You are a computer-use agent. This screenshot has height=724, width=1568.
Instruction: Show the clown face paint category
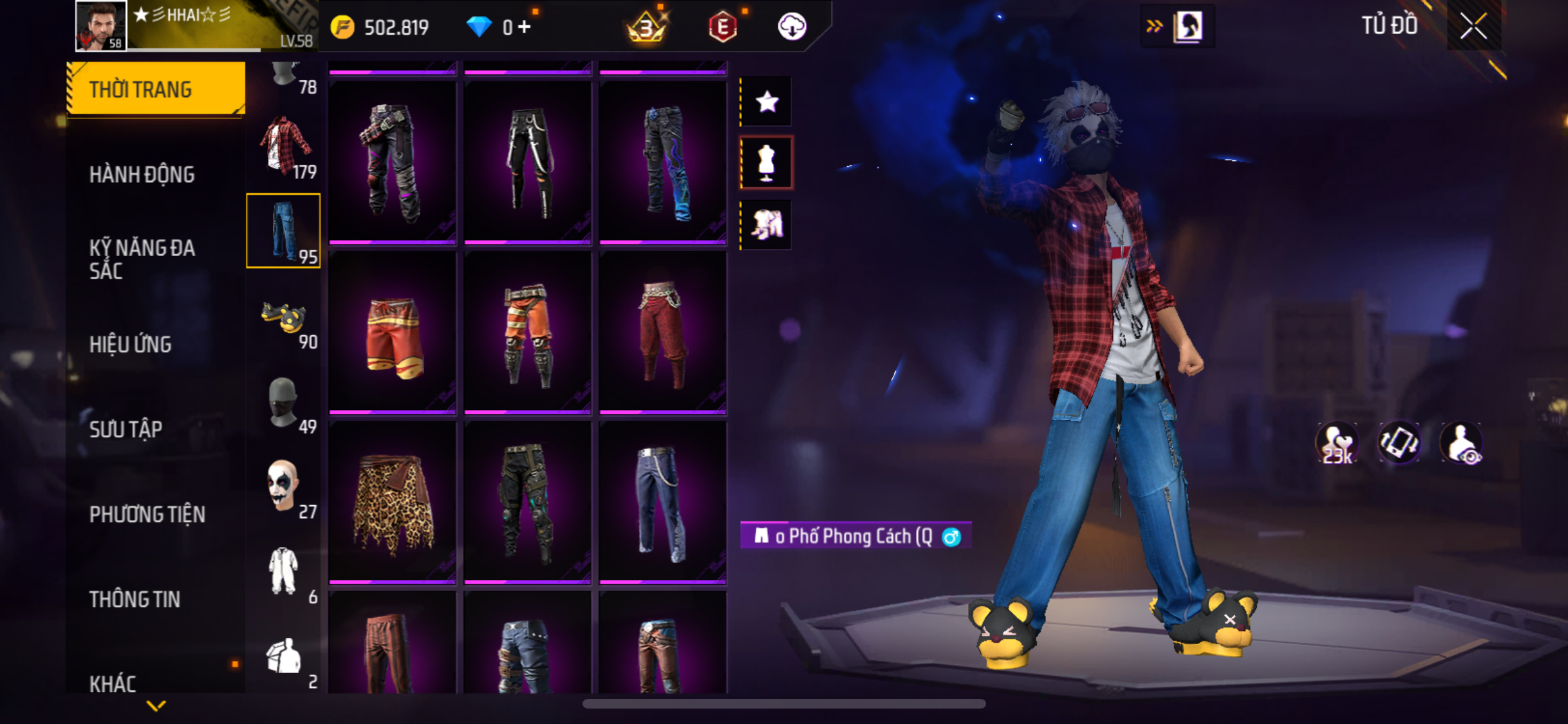(283, 487)
